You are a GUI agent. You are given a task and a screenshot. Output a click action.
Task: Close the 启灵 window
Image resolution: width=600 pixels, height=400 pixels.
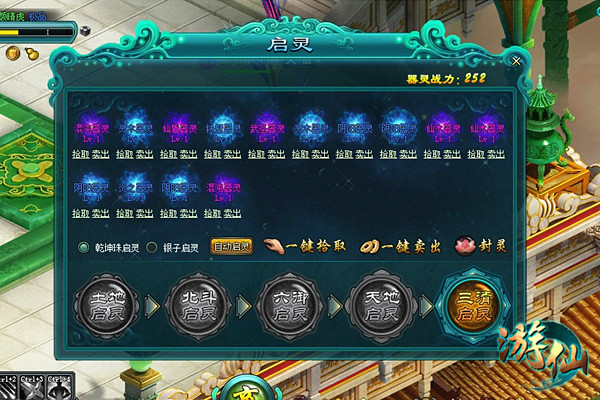pyautogui.click(x=516, y=61)
